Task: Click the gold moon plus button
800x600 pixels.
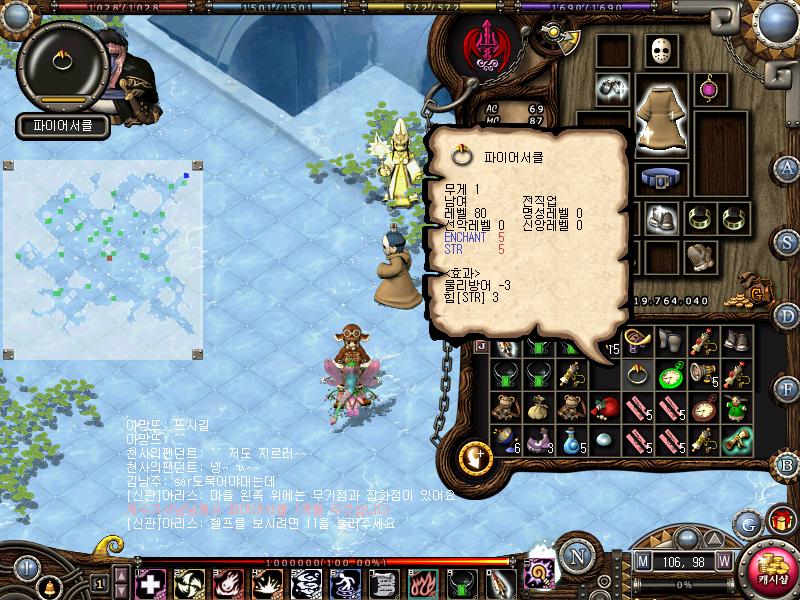Action: click(477, 457)
